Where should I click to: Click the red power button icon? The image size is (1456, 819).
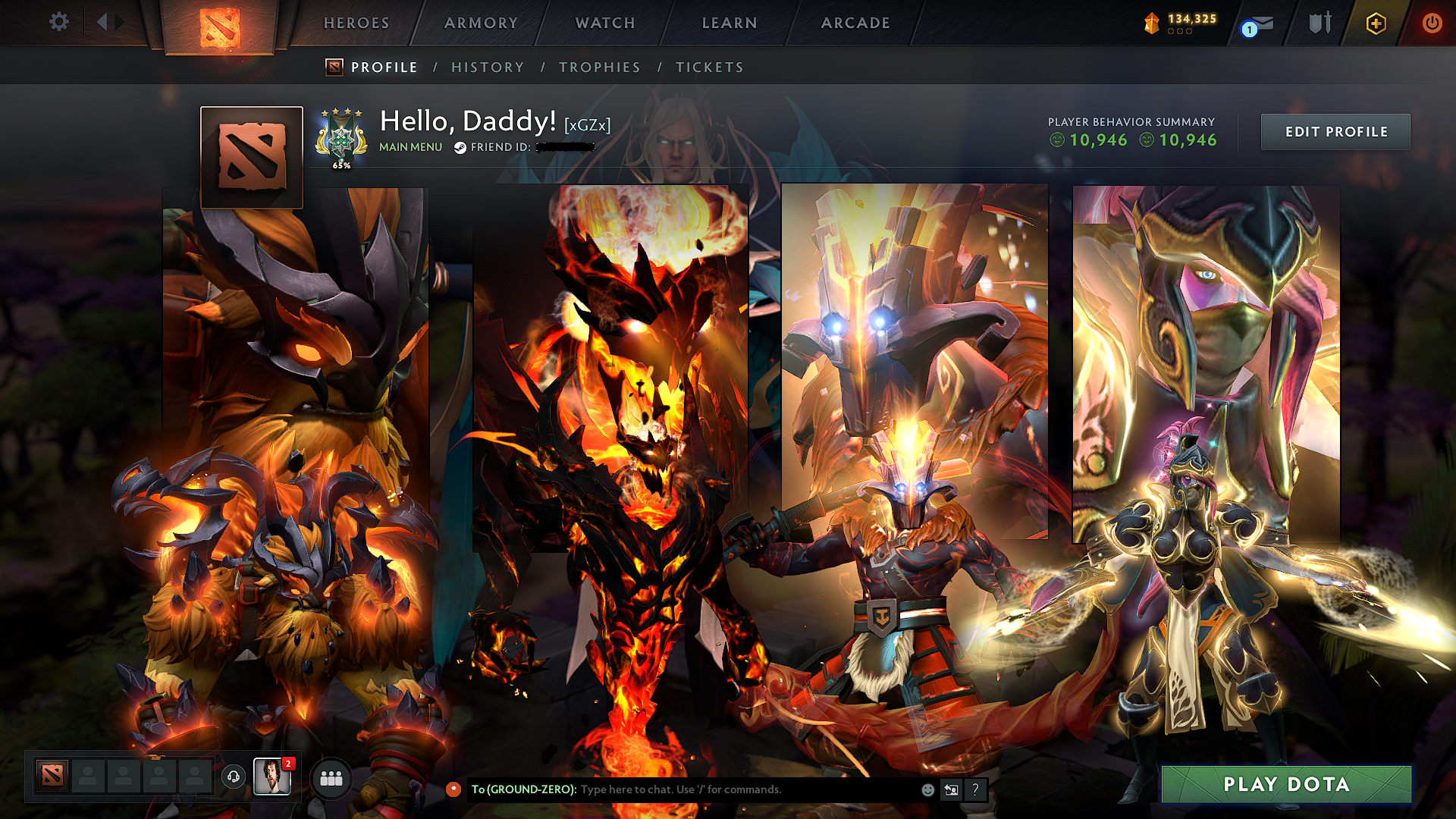coord(1432,23)
